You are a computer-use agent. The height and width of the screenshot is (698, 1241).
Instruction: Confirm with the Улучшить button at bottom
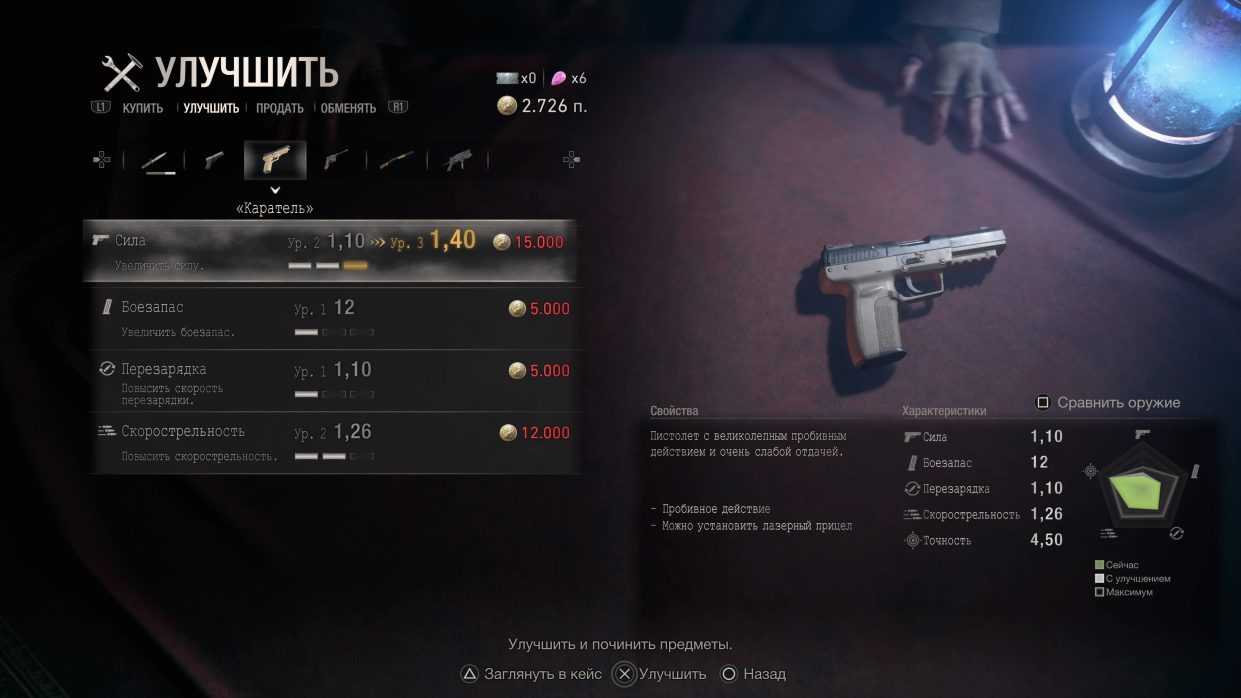(x=661, y=674)
